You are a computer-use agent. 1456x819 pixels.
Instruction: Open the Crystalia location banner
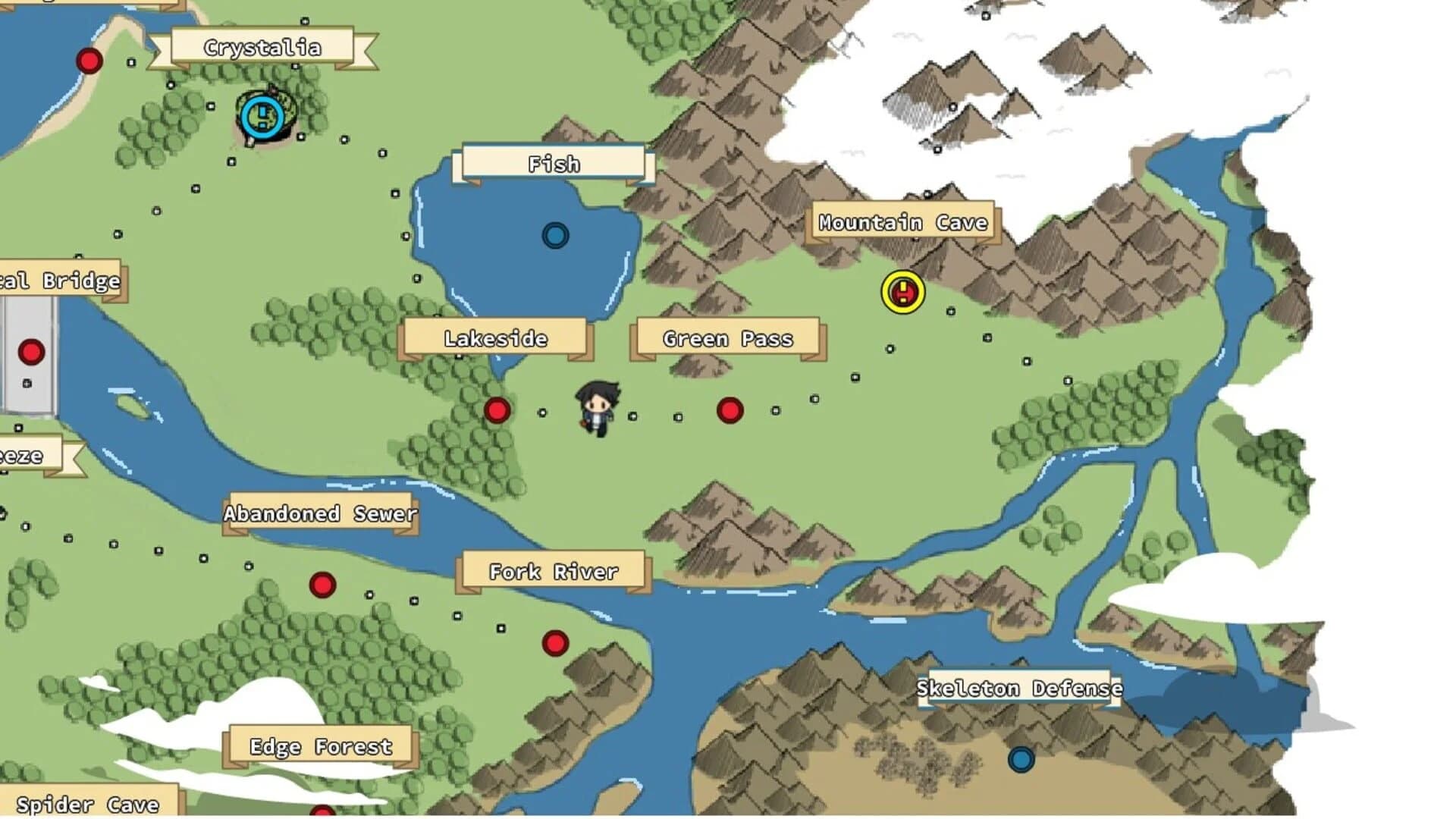263,46
